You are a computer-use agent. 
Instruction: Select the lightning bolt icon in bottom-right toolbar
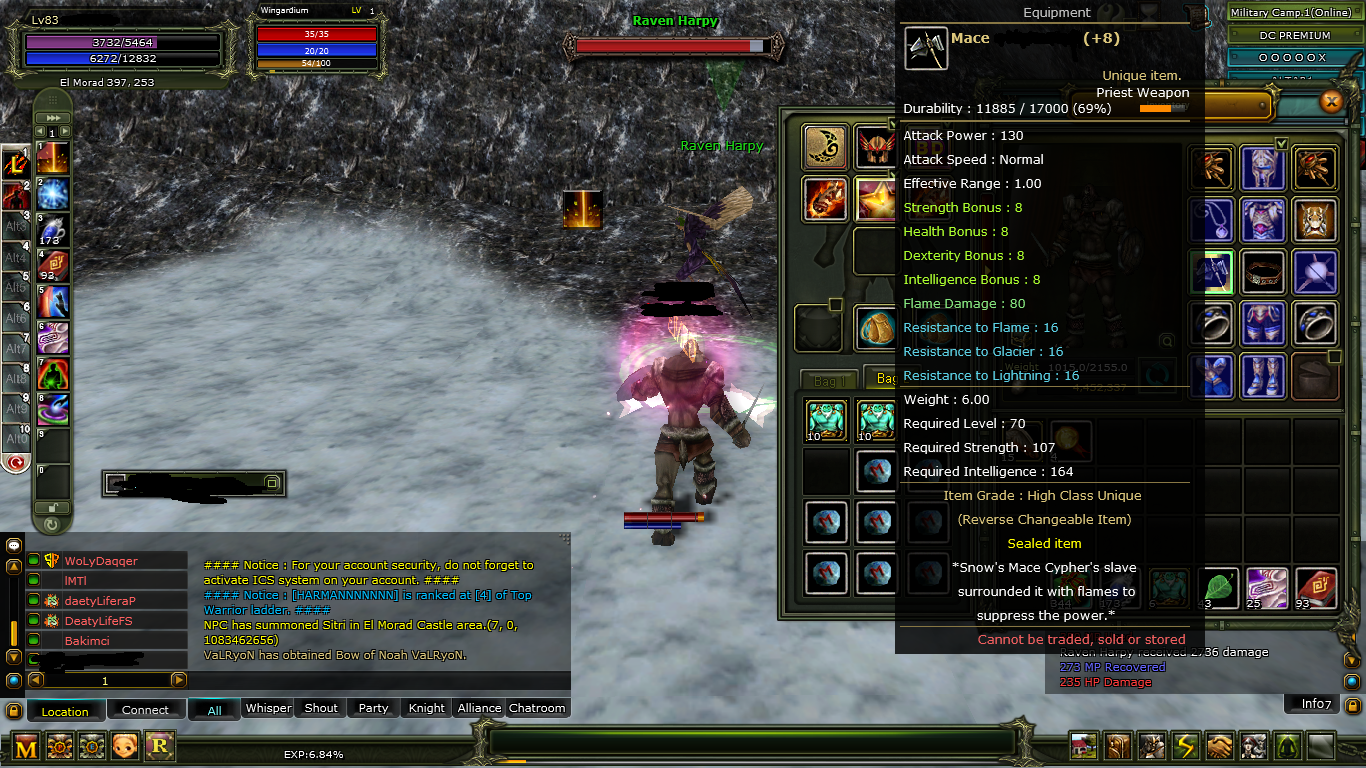[1186, 746]
